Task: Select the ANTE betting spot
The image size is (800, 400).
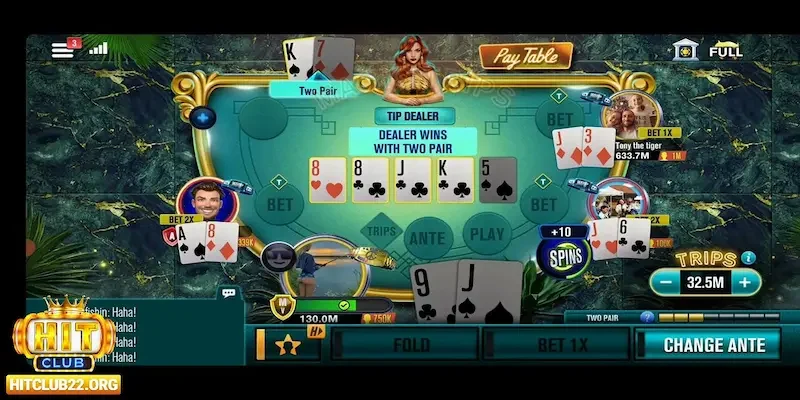Action: coord(427,236)
